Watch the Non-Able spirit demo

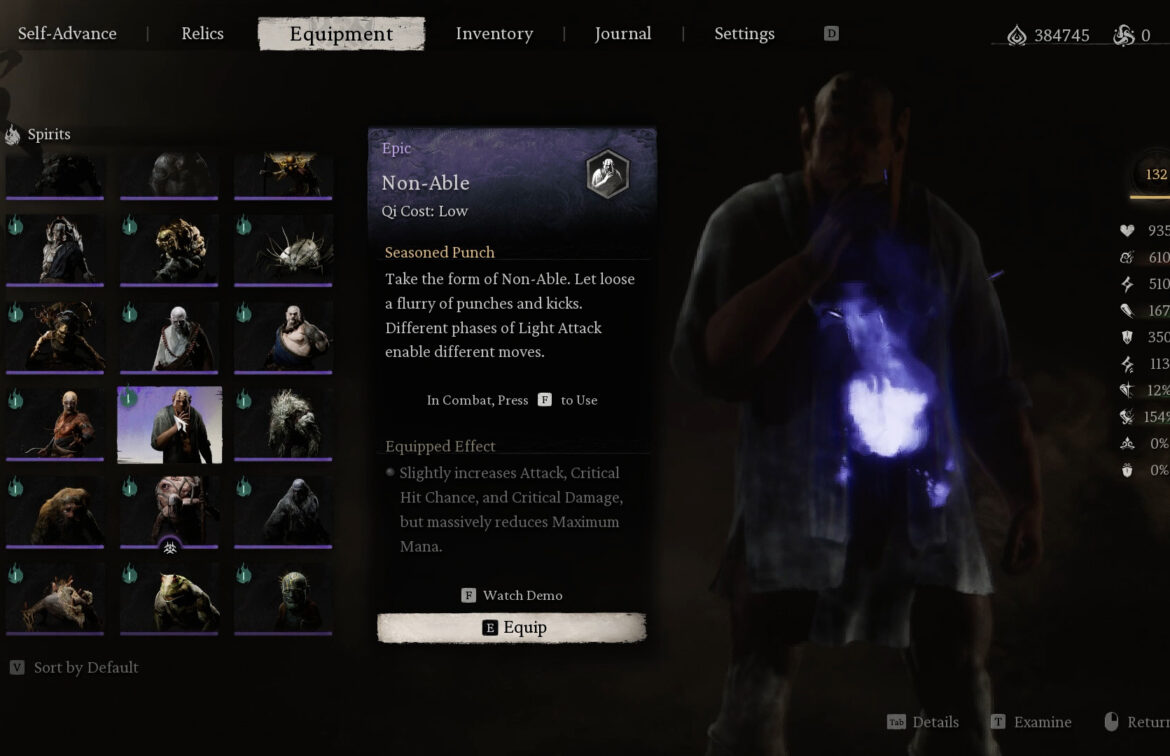[511, 595]
